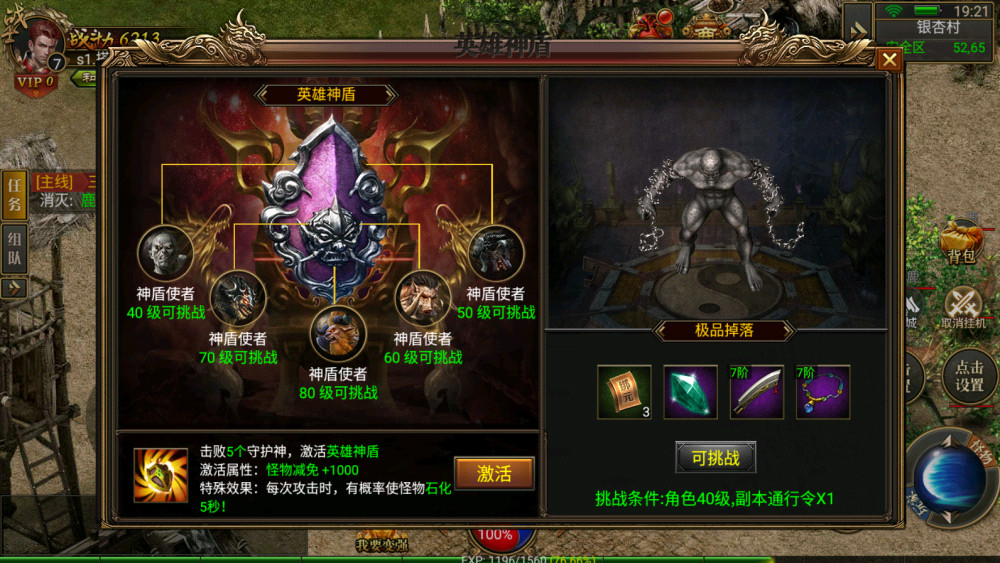Pick the level 60 shield envoy portrait
The image size is (1000, 563).
[x=422, y=297]
